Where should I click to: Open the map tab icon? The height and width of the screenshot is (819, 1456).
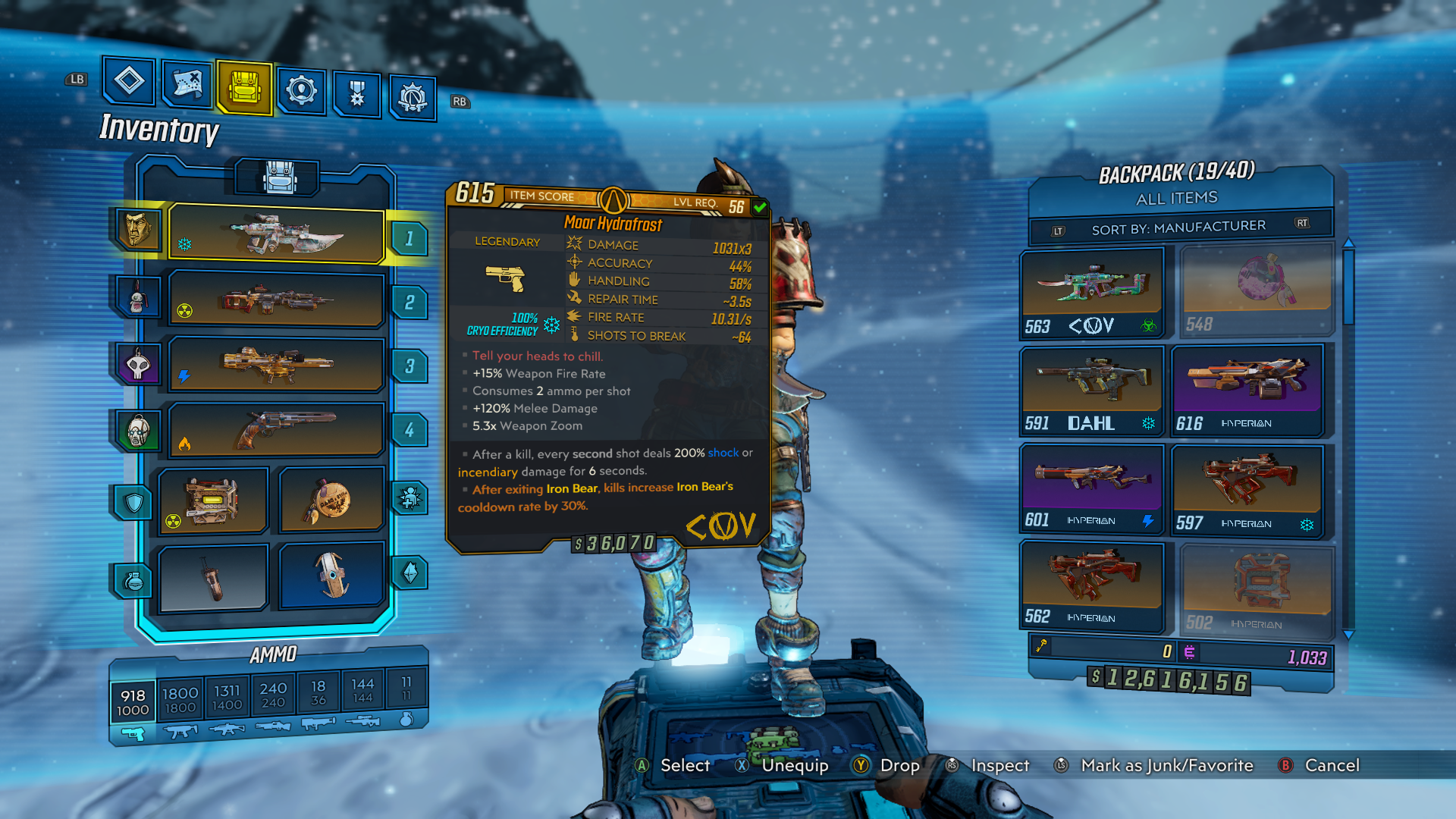tap(186, 85)
